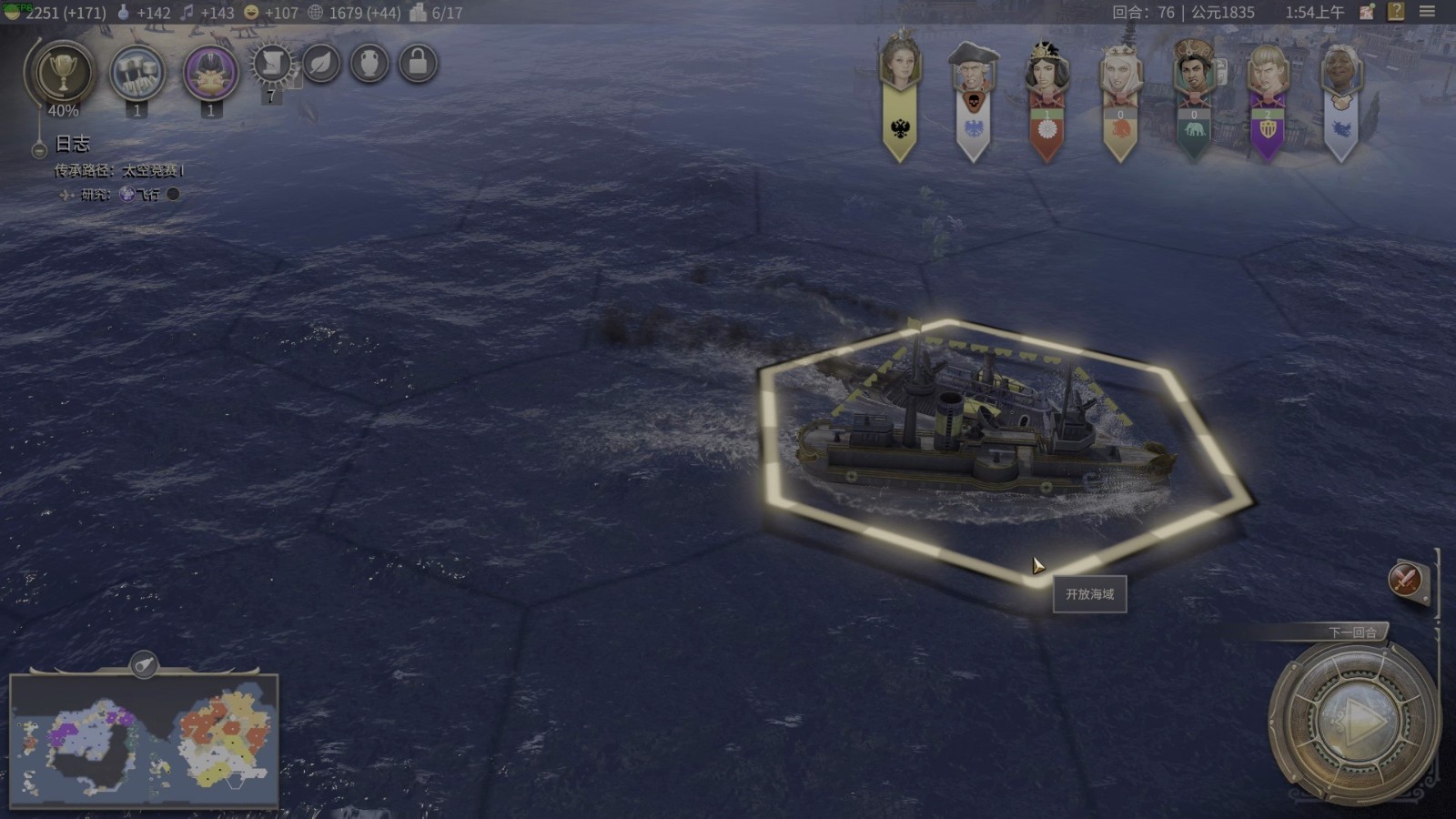Open the leaf resources icon
The height and width of the screenshot is (819, 1456).
321,64
